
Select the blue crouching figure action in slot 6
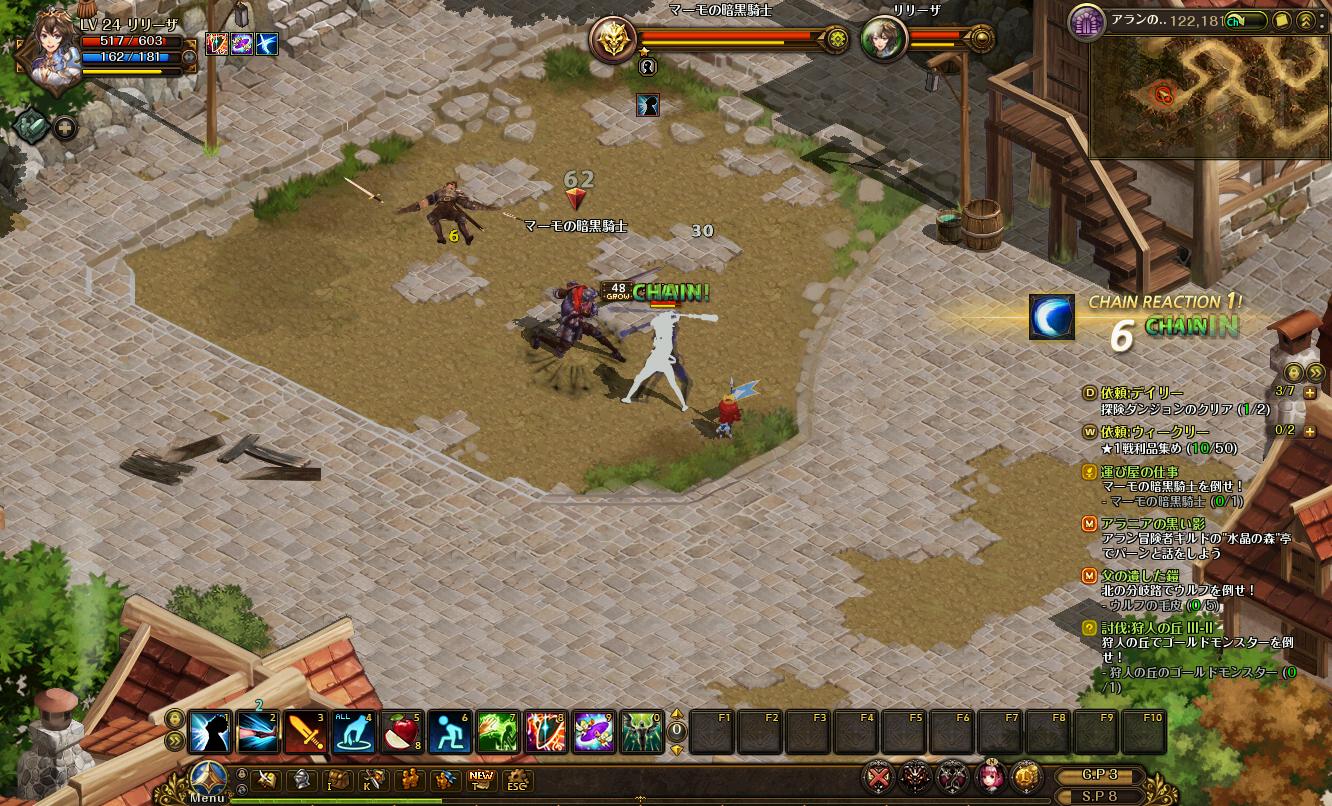(x=449, y=732)
